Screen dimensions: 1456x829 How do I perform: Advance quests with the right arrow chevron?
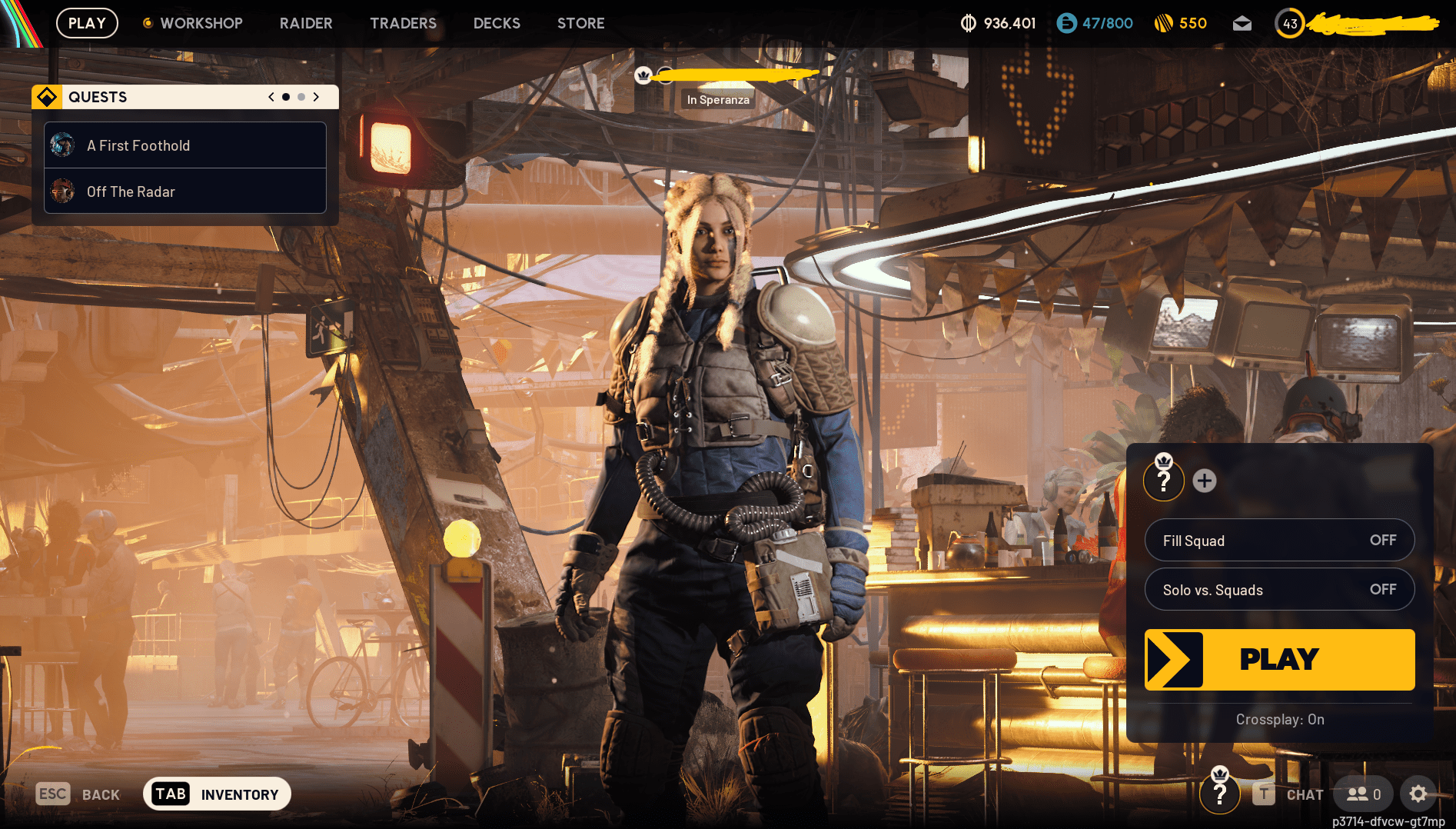point(316,97)
